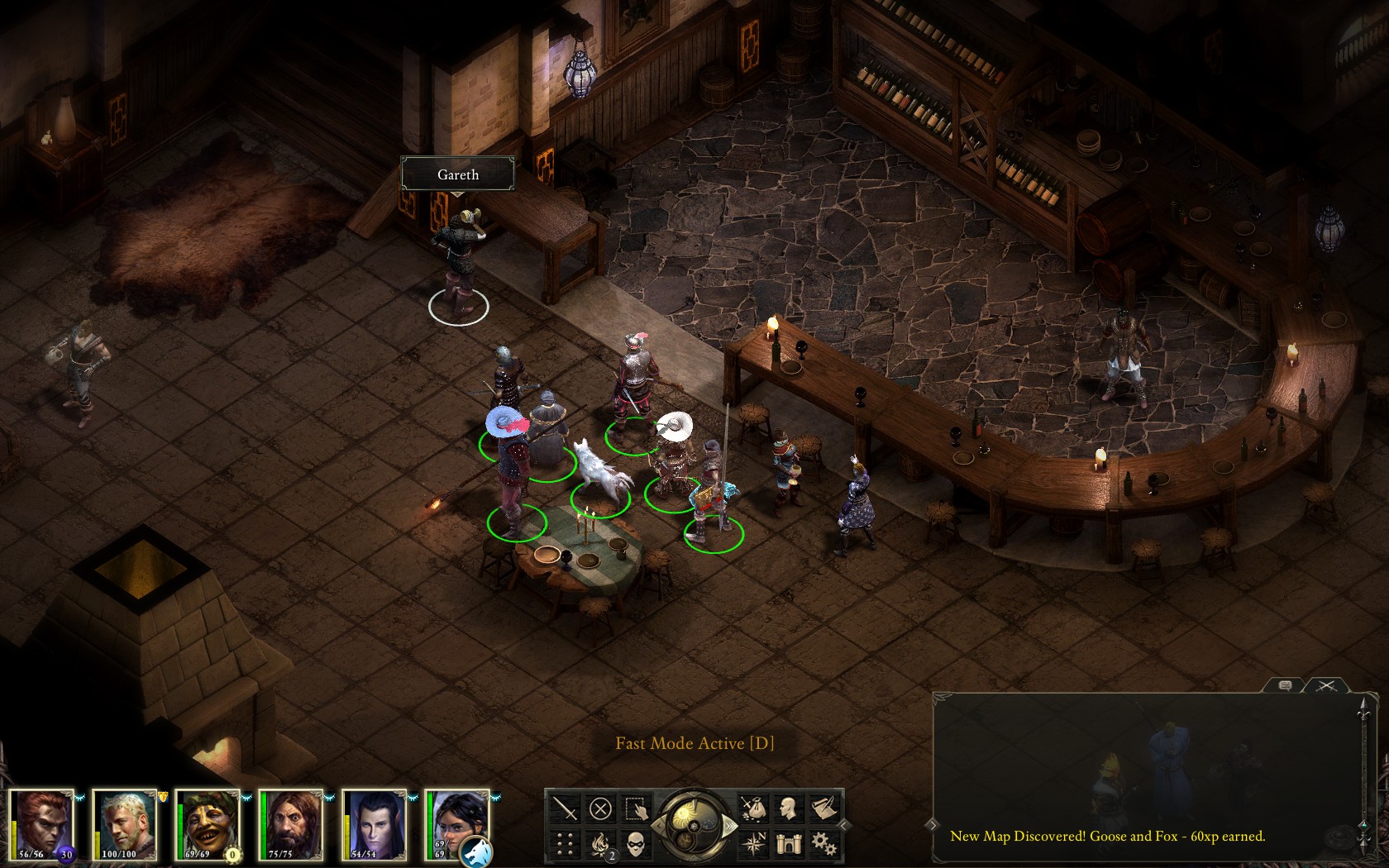Toggle slow mode with the left clock arrow
The image size is (1389, 868).
(659, 825)
